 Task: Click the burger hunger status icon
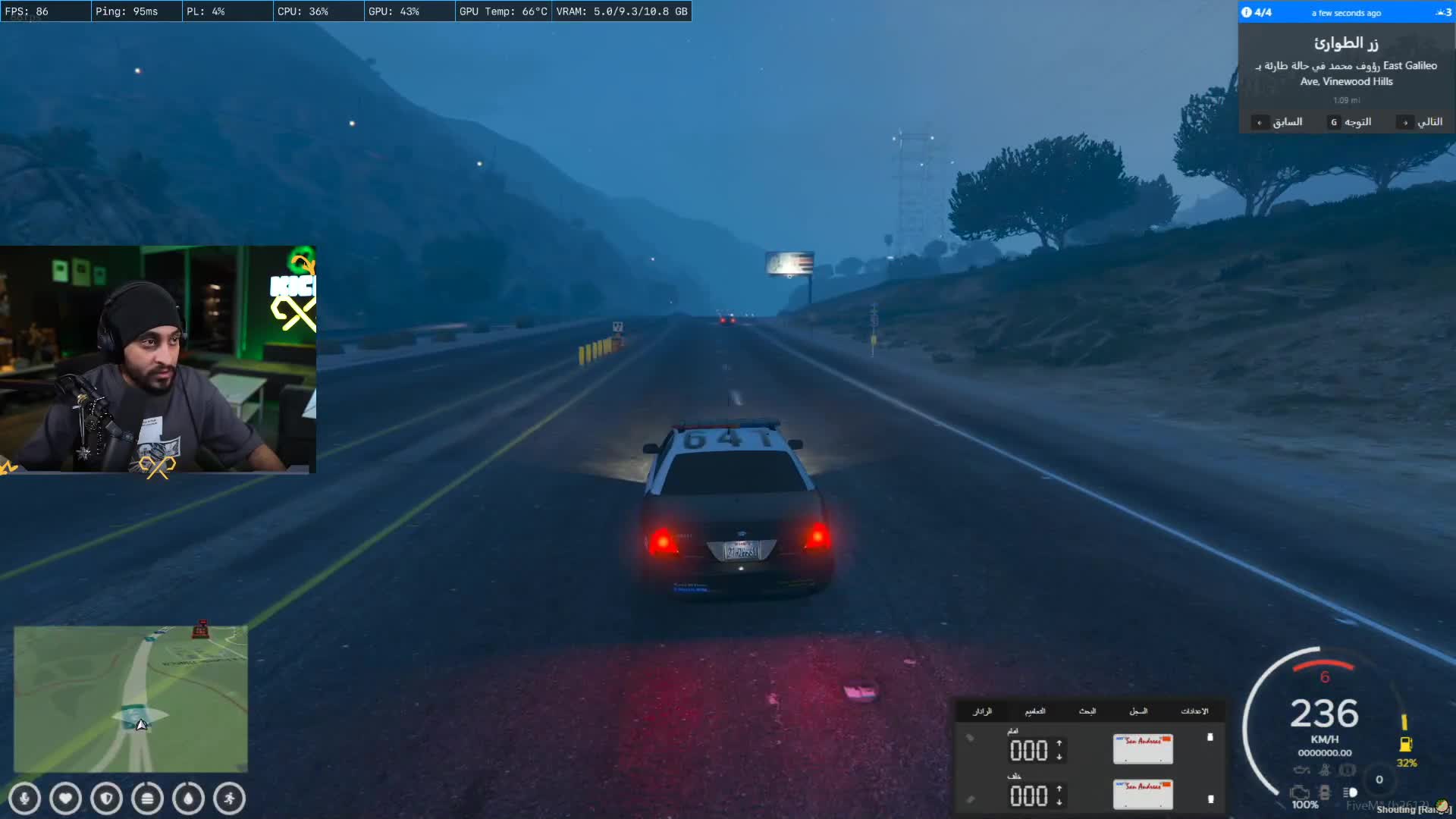(148, 799)
